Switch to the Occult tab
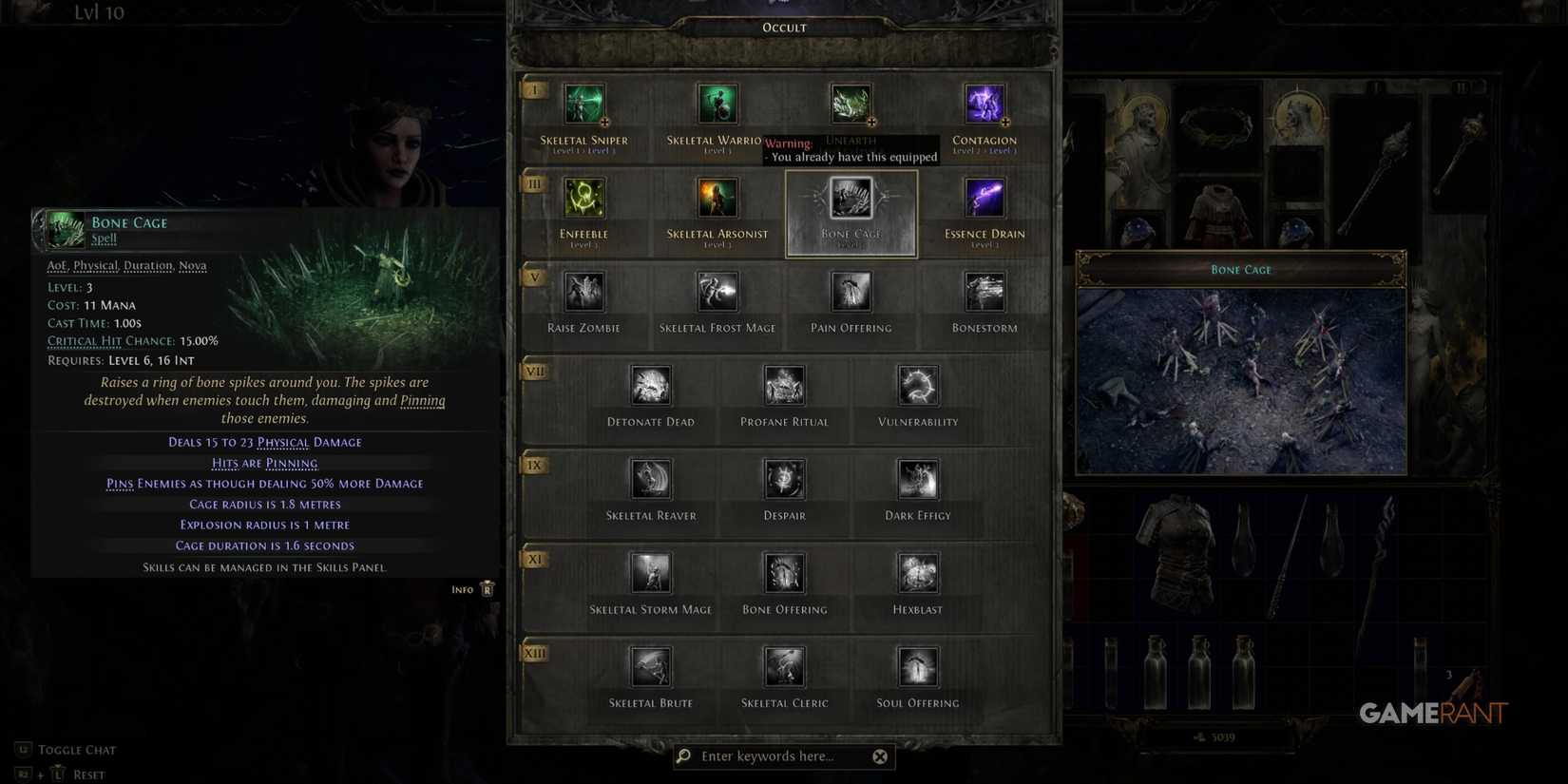This screenshot has height=784, width=1568. (783, 27)
